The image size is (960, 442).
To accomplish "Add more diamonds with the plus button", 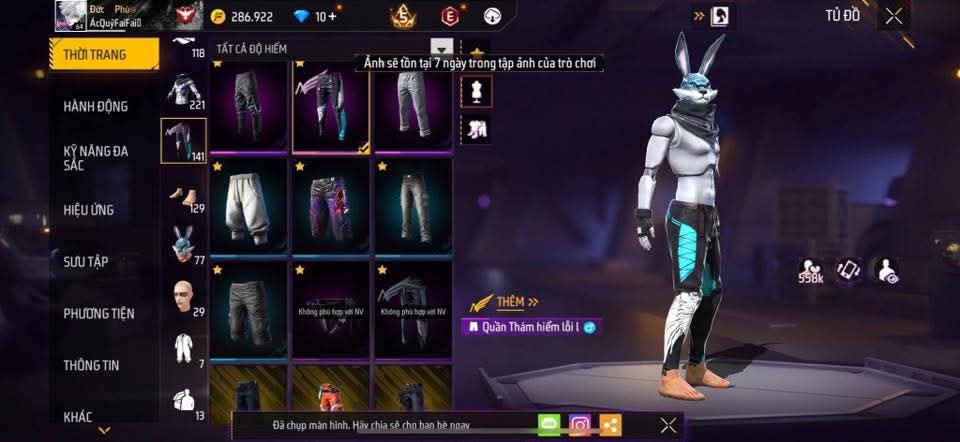I will (331, 17).
